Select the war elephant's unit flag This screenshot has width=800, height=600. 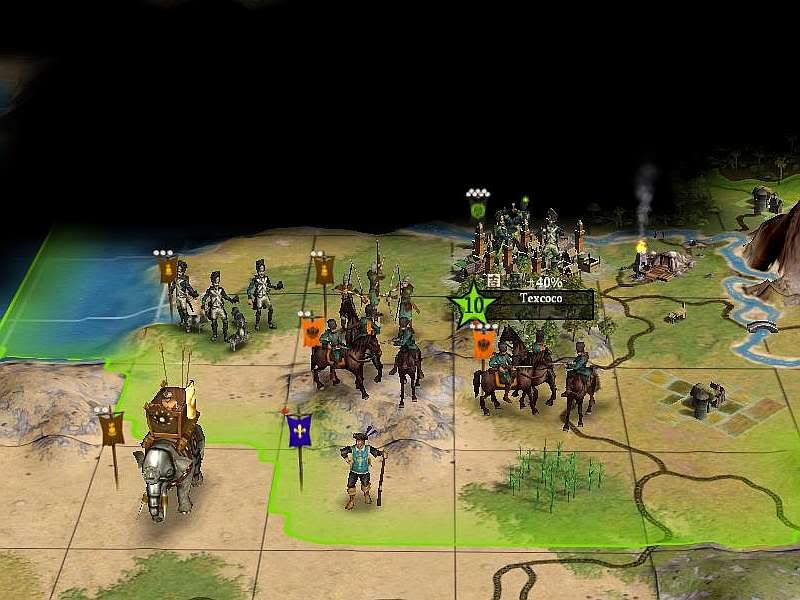112,429
